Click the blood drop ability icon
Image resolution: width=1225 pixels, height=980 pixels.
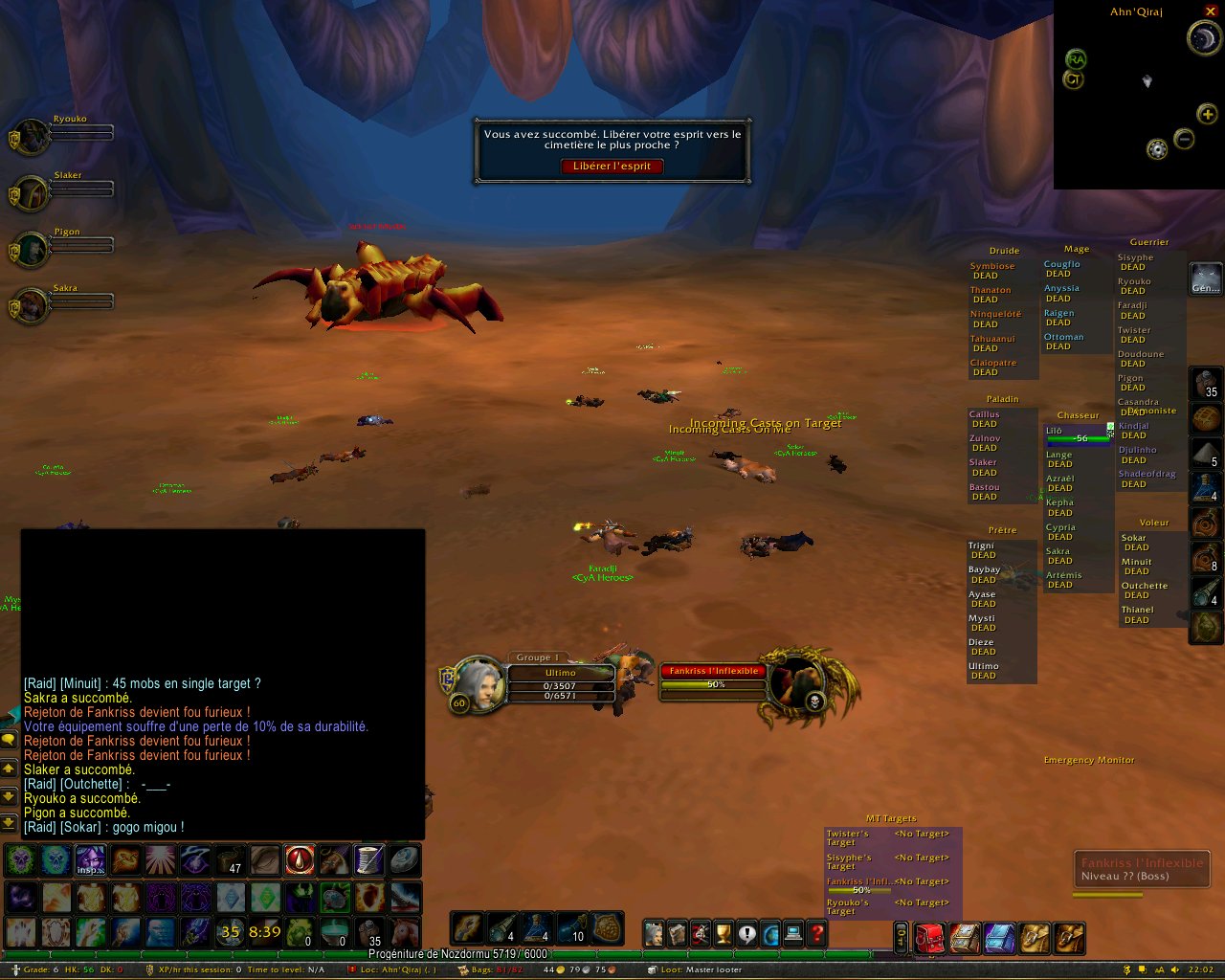pos(300,859)
